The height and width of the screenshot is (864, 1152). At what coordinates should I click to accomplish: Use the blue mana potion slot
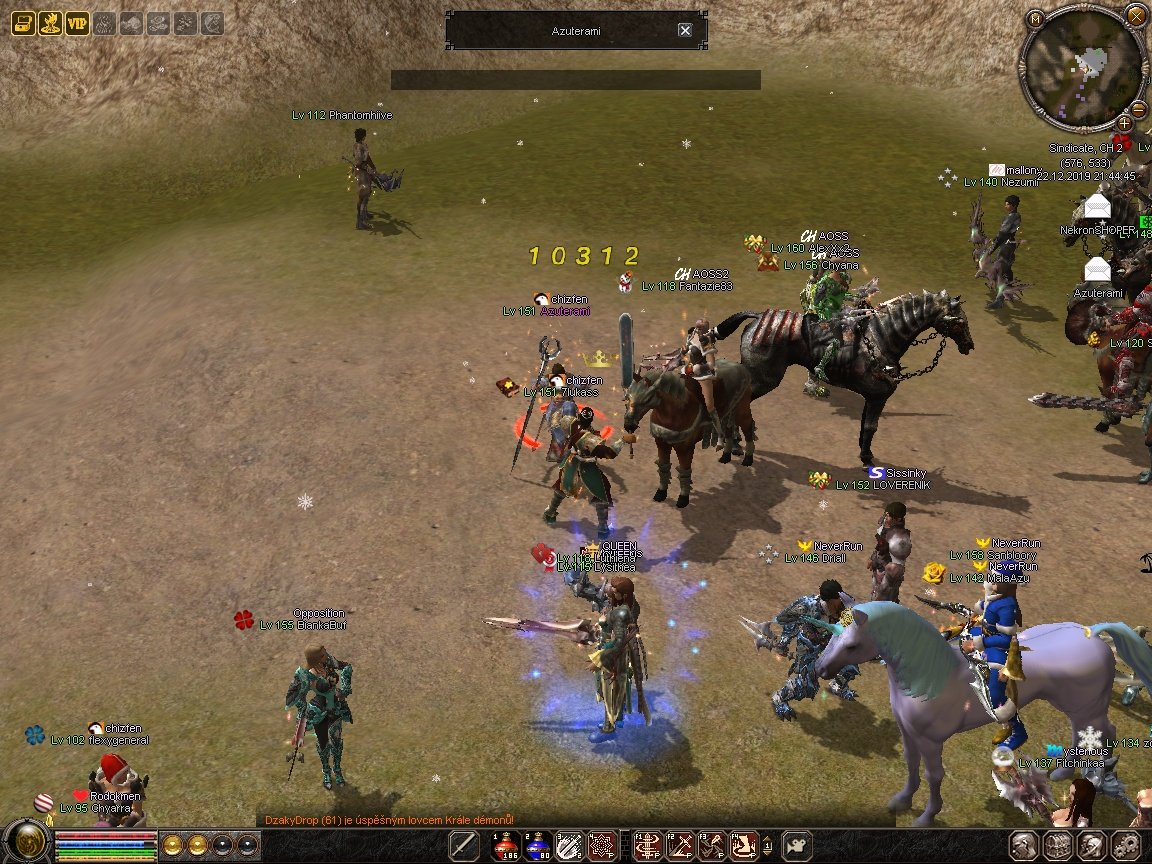pyautogui.click(x=539, y=845)
